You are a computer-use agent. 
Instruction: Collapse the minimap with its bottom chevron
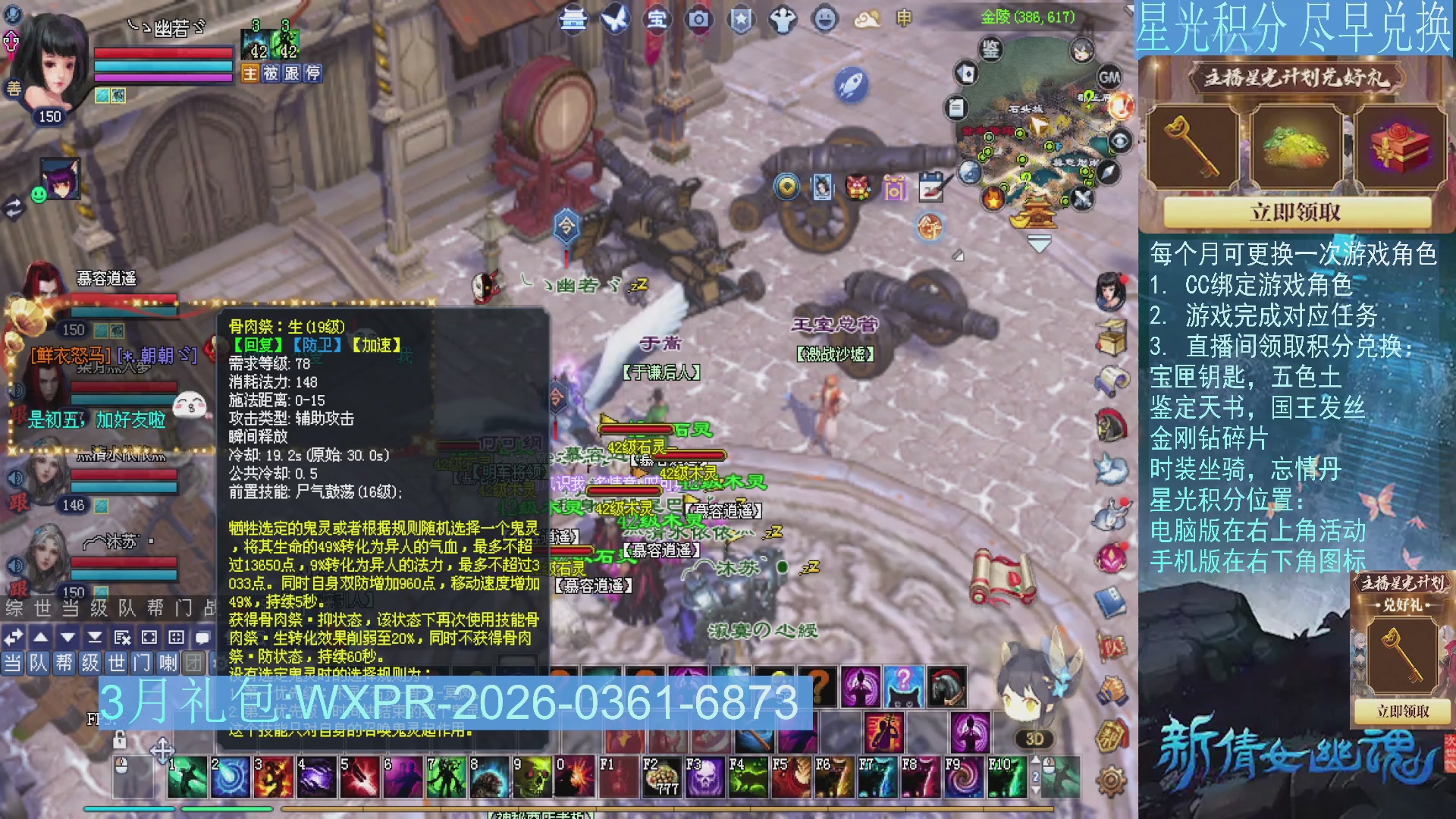click(1038, 243)
